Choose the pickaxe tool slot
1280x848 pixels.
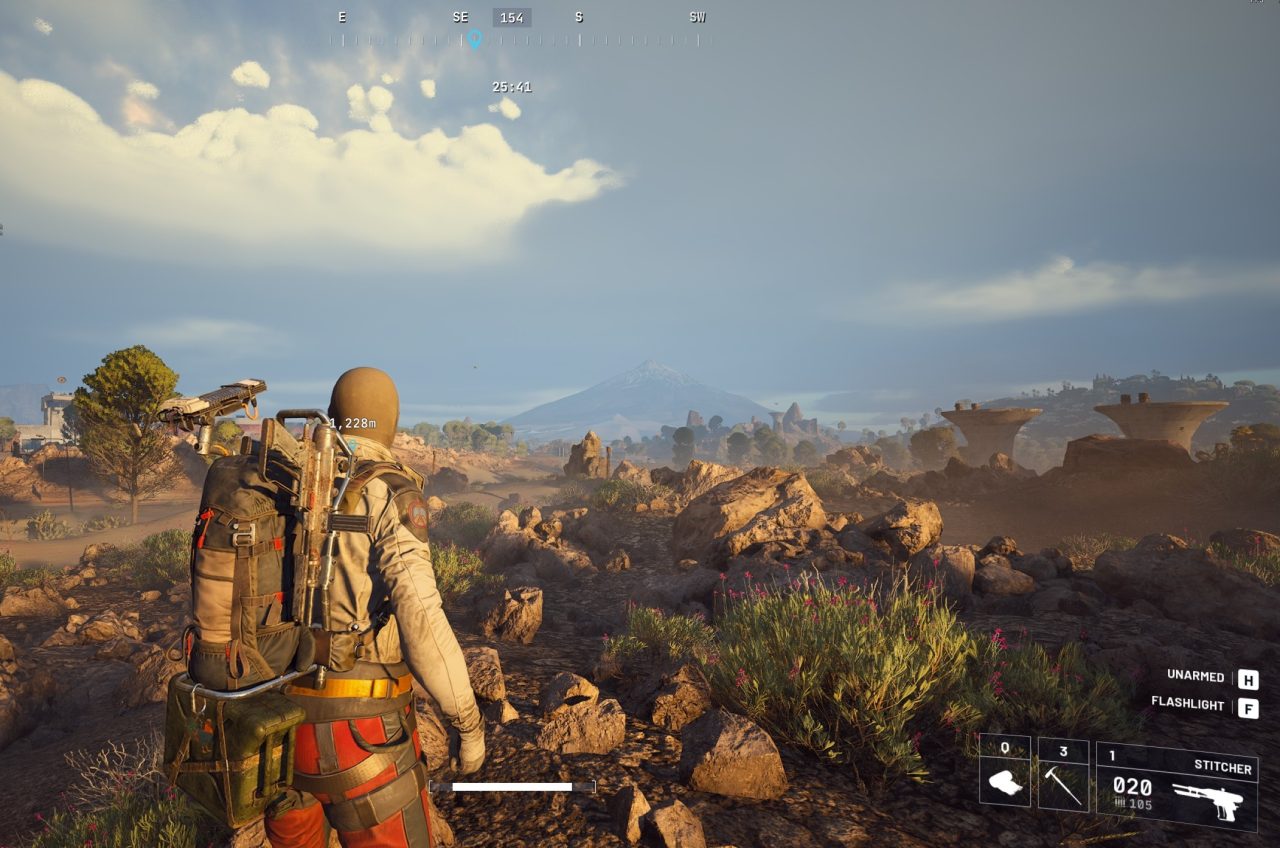[x=1063, y=775]
